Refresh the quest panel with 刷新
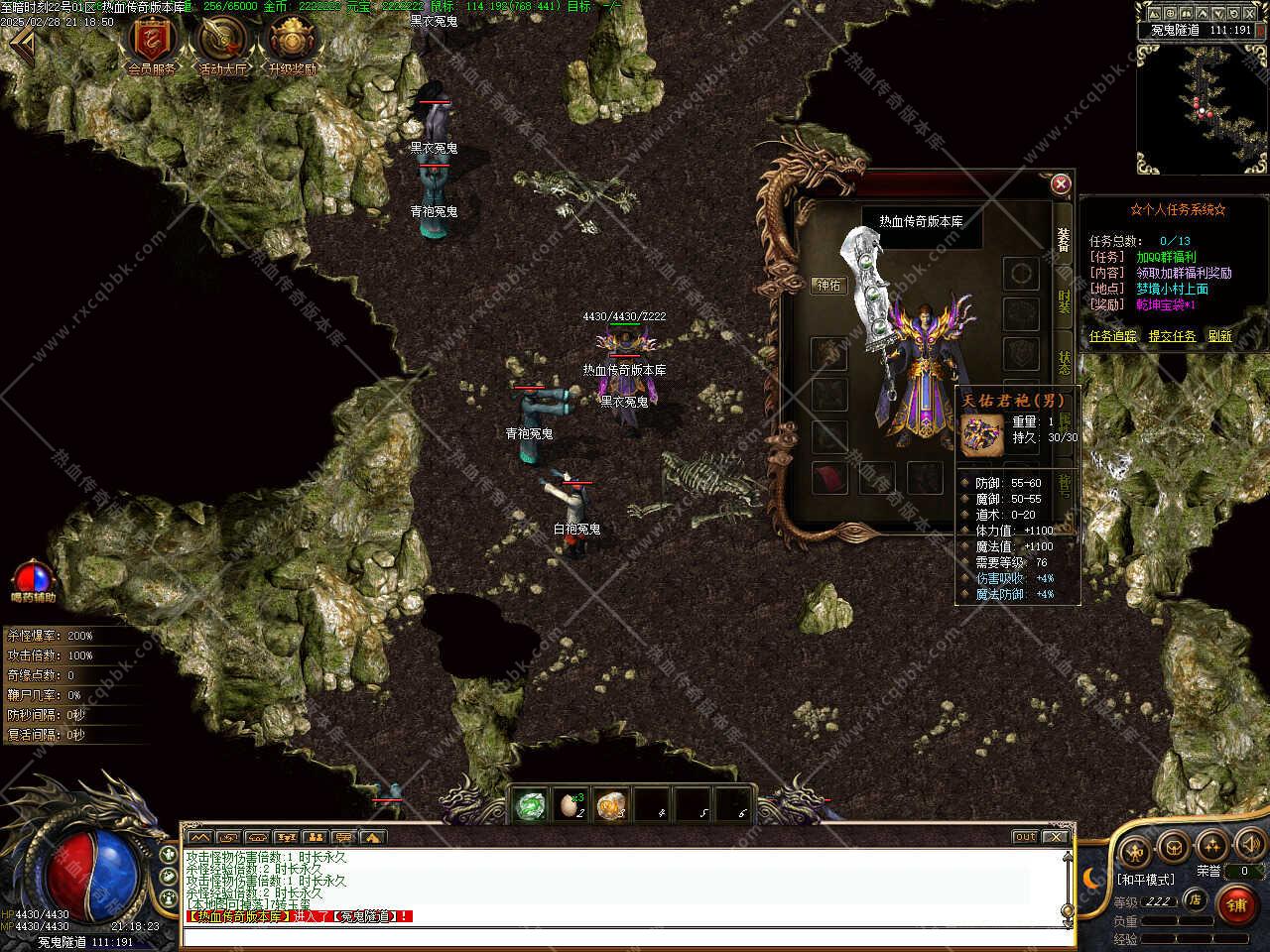 1219,336
